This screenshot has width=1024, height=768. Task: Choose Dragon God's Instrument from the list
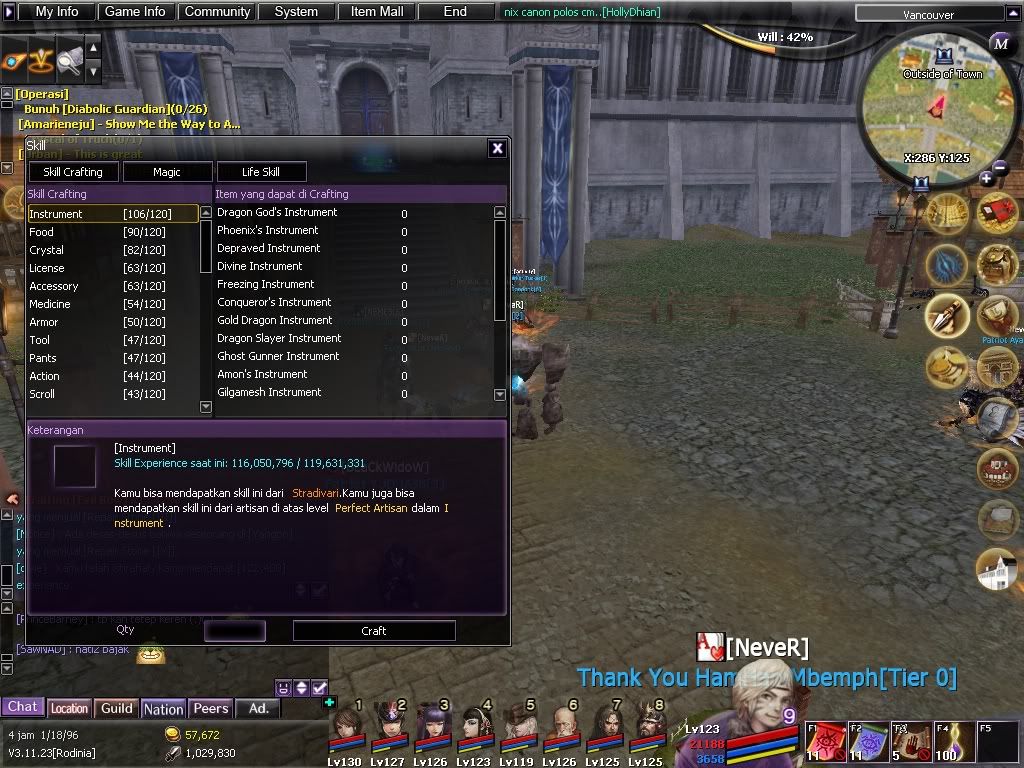coord(277,213)
